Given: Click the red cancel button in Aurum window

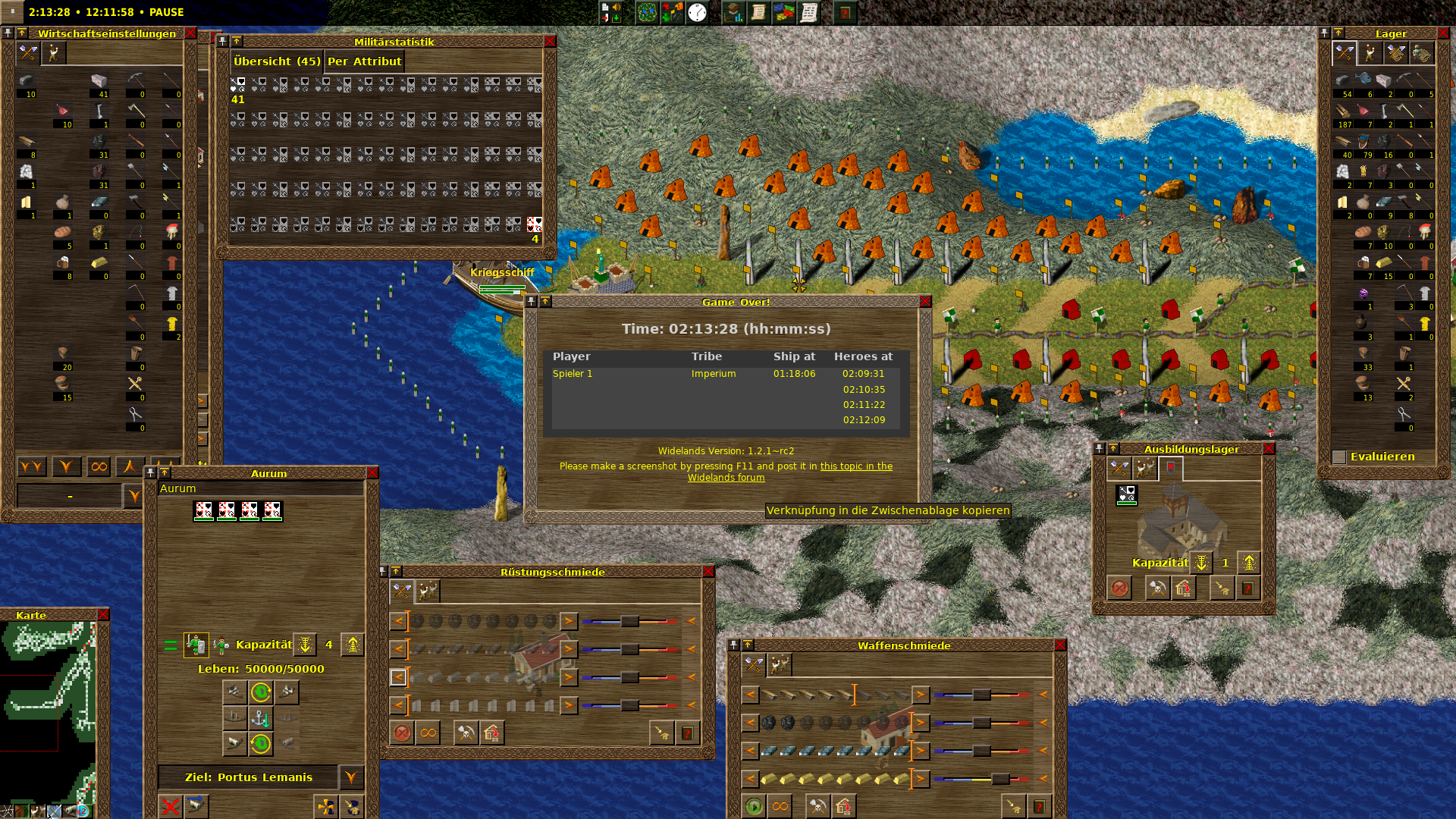Looking at the screenshot, I should 171,806.
